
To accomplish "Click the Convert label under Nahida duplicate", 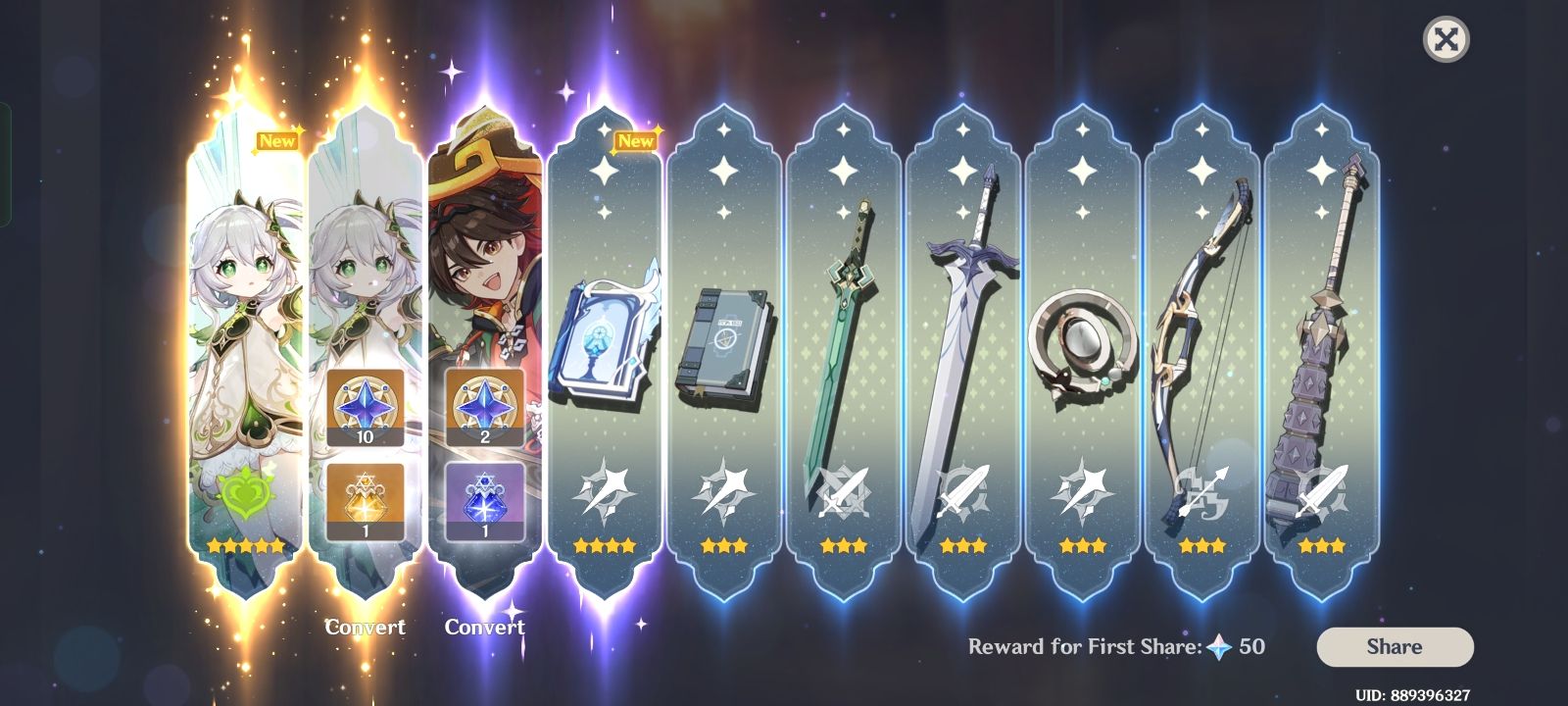I will [367, 627].
